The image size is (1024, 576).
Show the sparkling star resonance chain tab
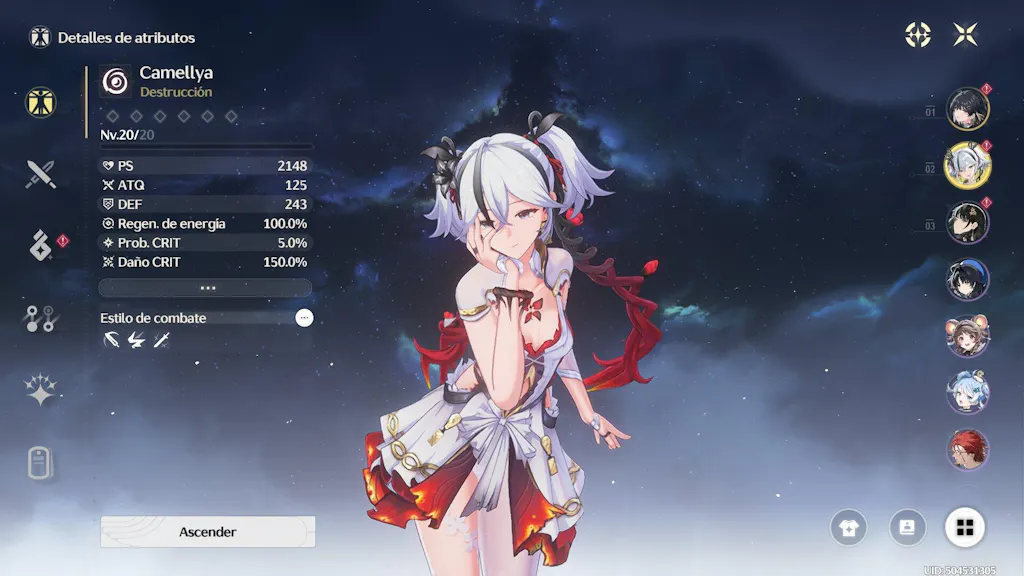[x=41, y=390]
